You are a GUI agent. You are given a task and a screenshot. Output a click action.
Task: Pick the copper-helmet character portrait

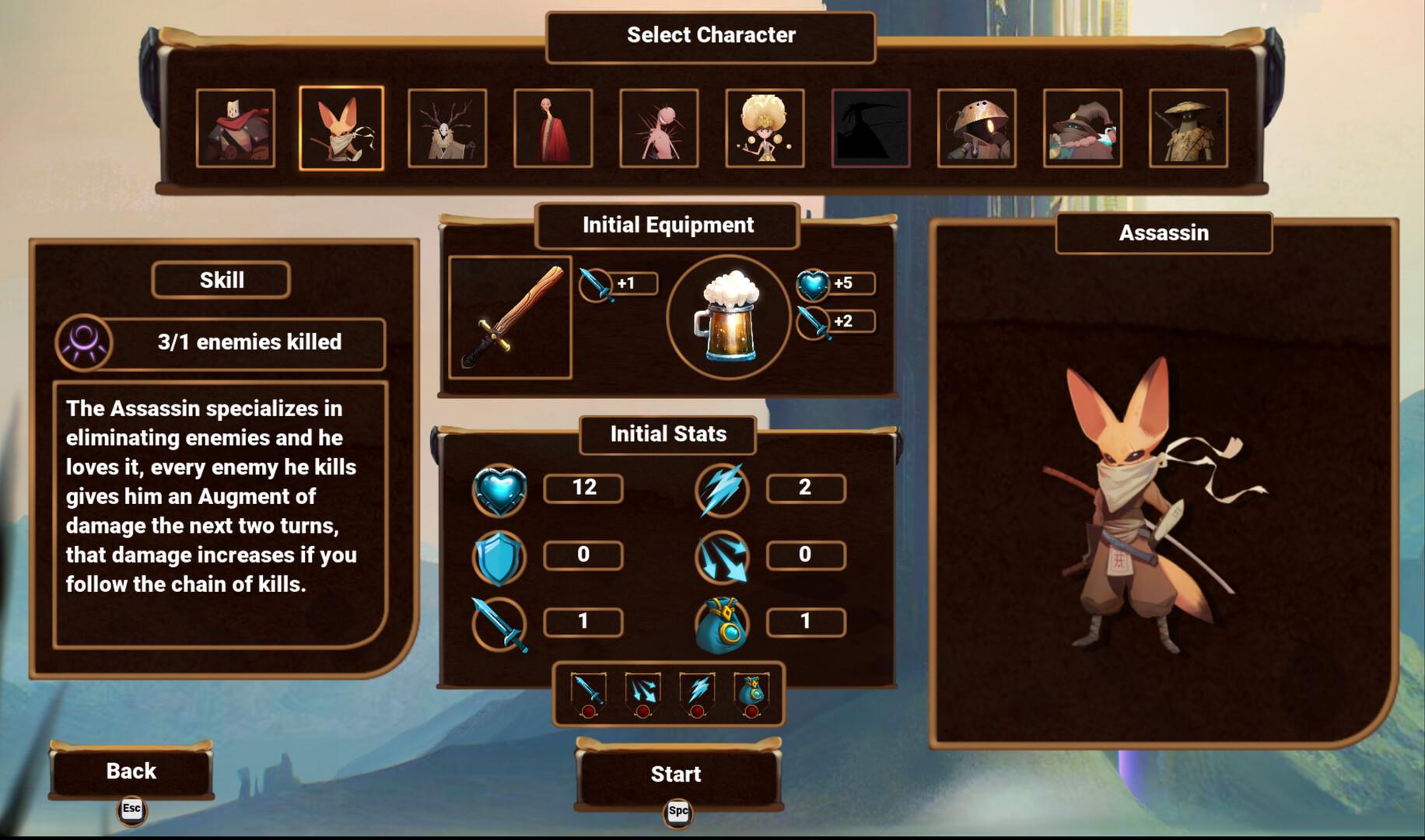pos(977,128)
